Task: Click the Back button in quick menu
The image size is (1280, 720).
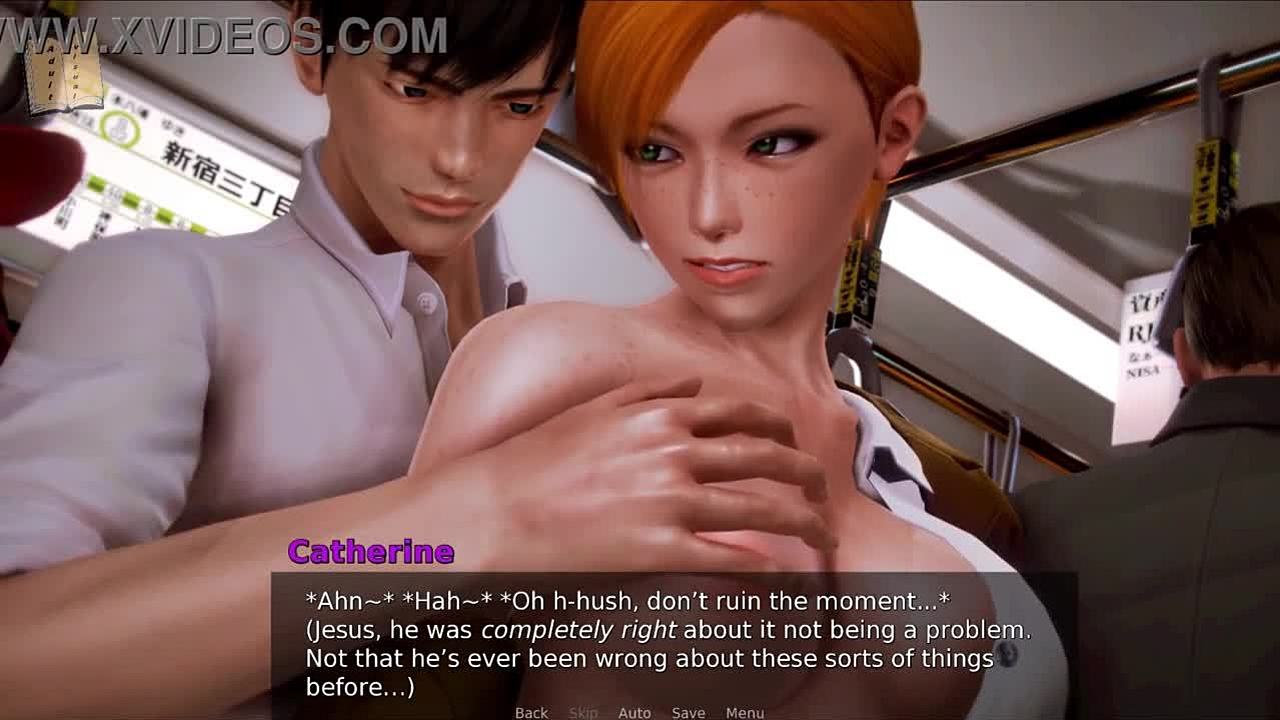Action: pyautogui.click(x=531, y=712)
